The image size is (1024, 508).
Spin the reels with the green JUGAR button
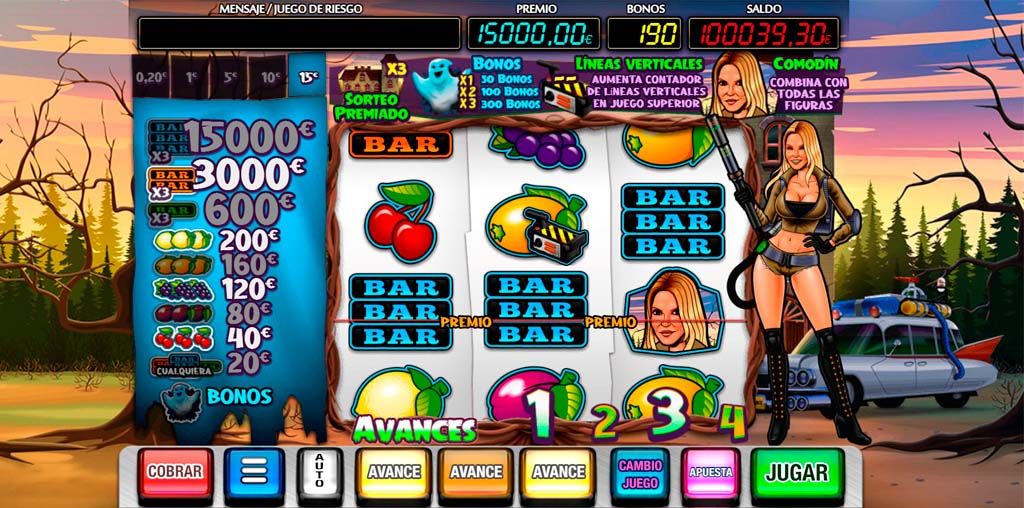click(796, 472)
